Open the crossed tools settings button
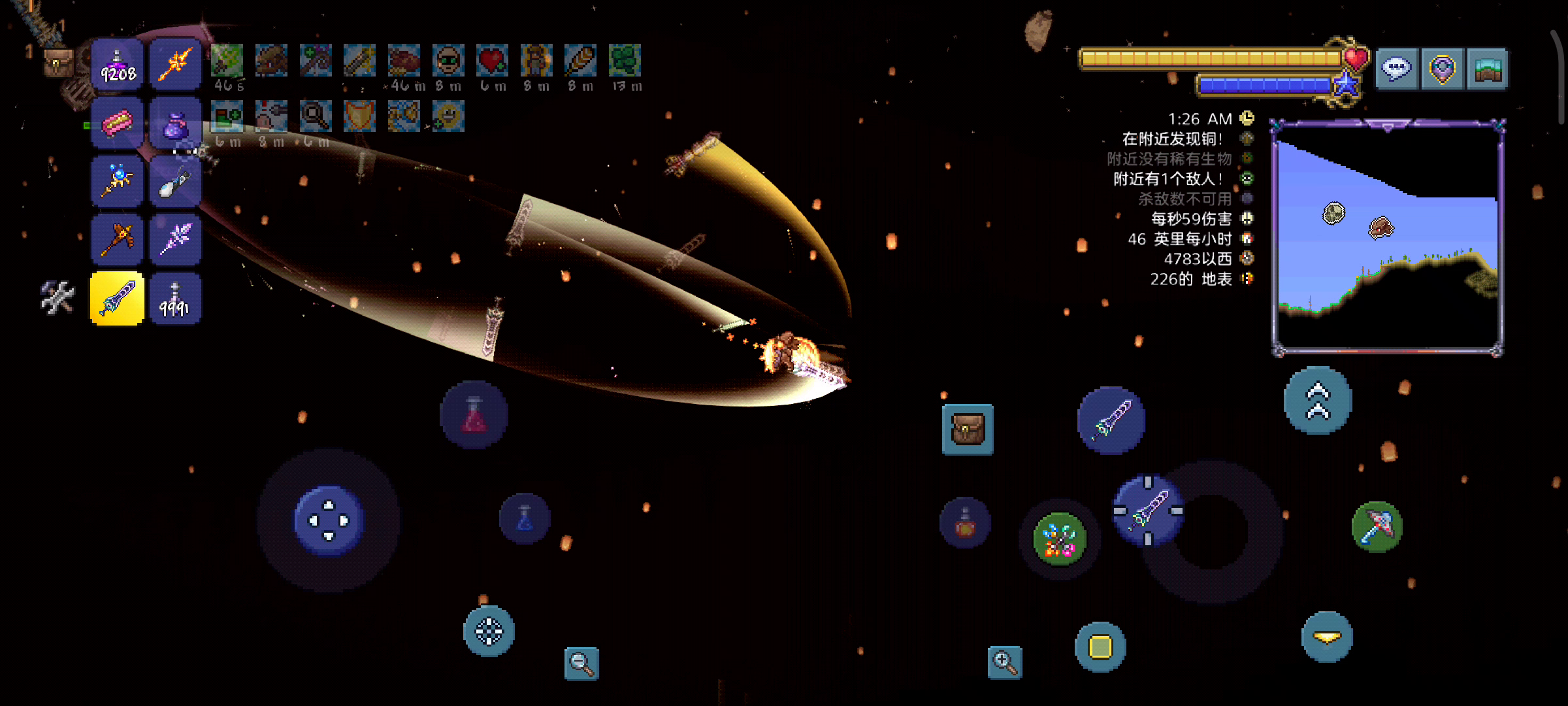Screen dimensions: 1568x706 click(x=57, y=297)
